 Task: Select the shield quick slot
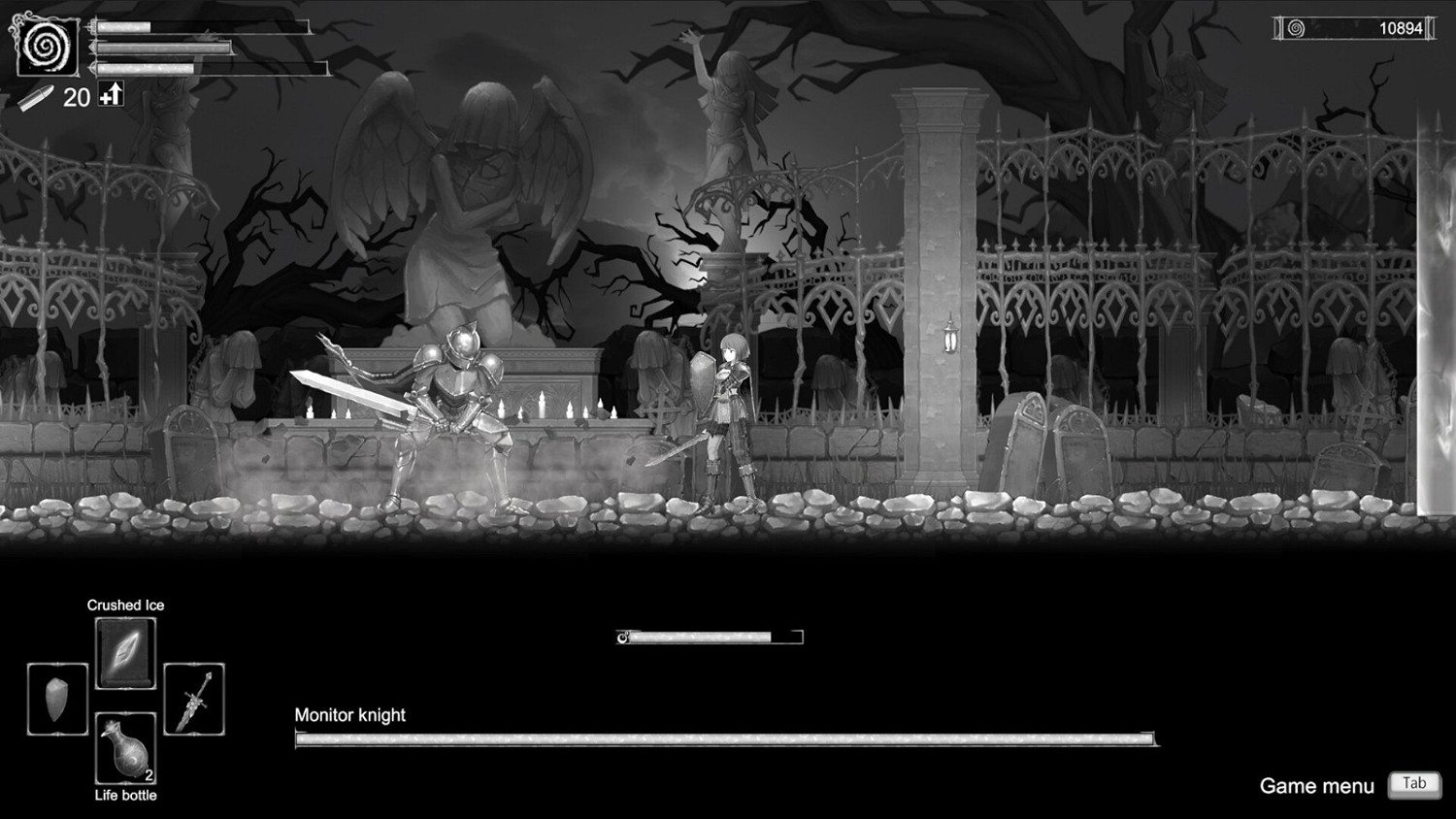coord(55,701)
